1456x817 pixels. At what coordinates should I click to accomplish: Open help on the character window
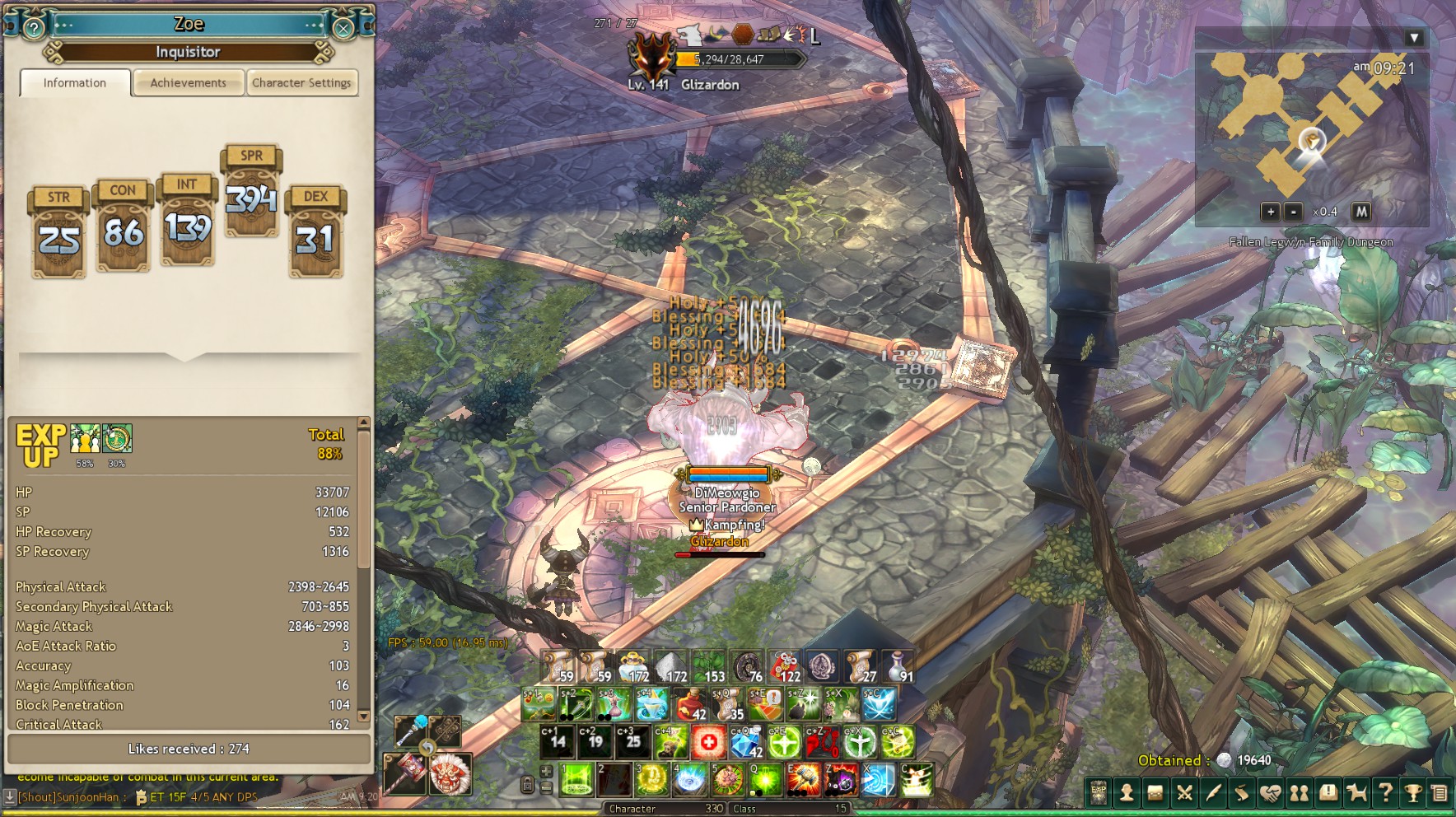(x=34, y=29)
